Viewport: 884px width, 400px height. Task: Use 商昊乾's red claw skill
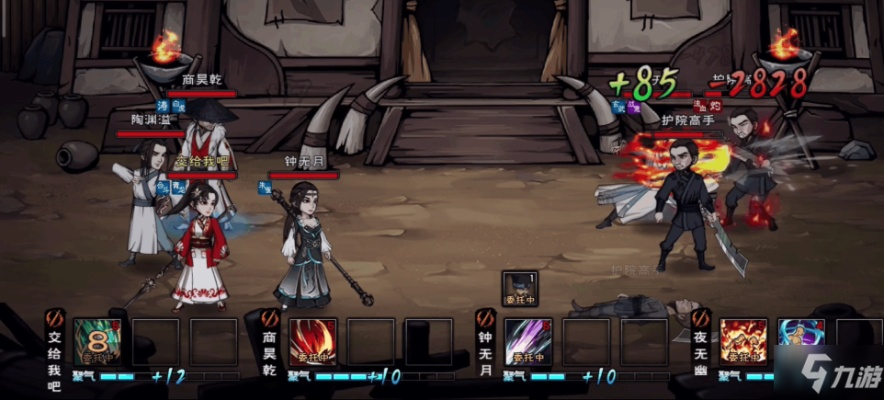tap(313, 342)
